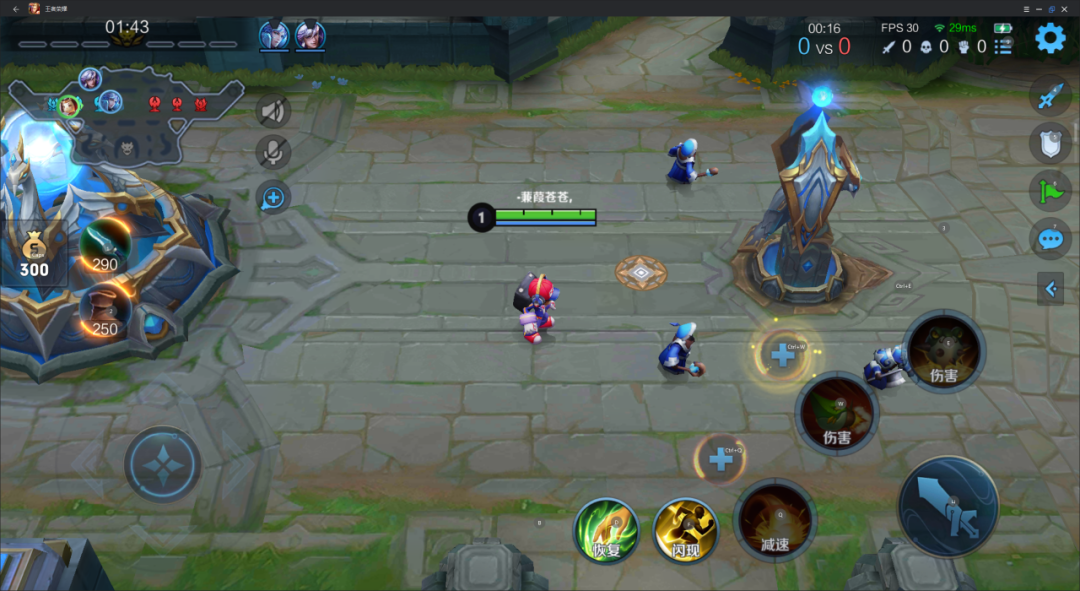Activate the 闪现 flash spell
This screenshot has height=591, width=1080.
[685, 530]
